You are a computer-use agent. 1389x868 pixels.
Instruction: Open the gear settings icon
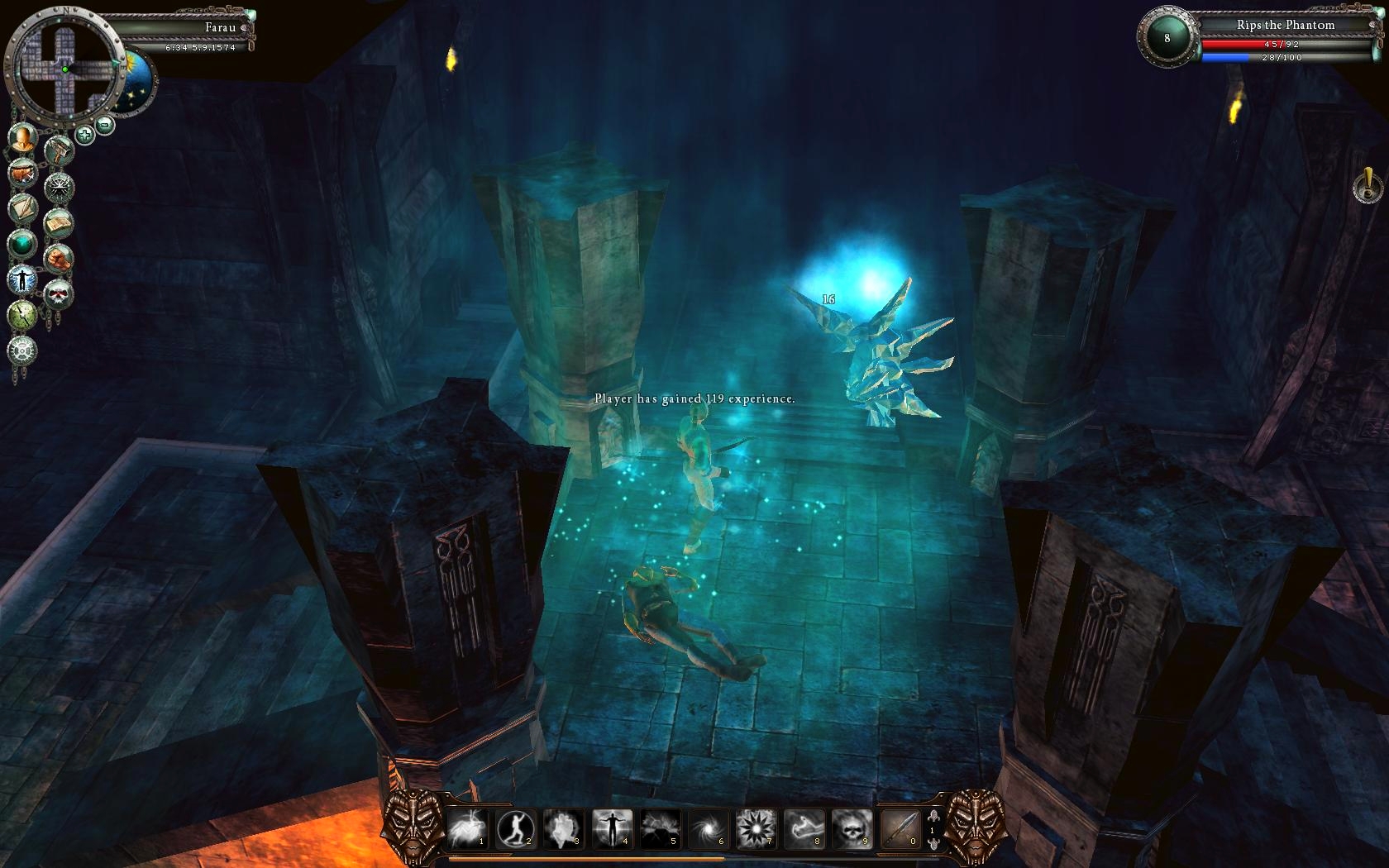click(22, 351)
